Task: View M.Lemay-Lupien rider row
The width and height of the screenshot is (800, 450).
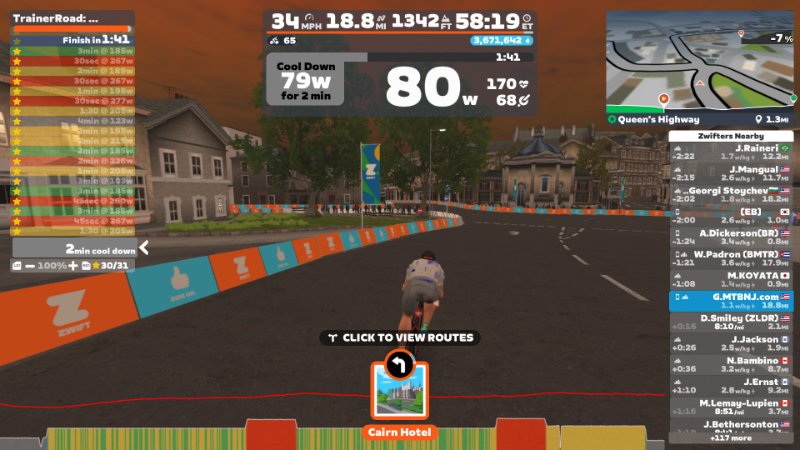Action: point(732,407)
